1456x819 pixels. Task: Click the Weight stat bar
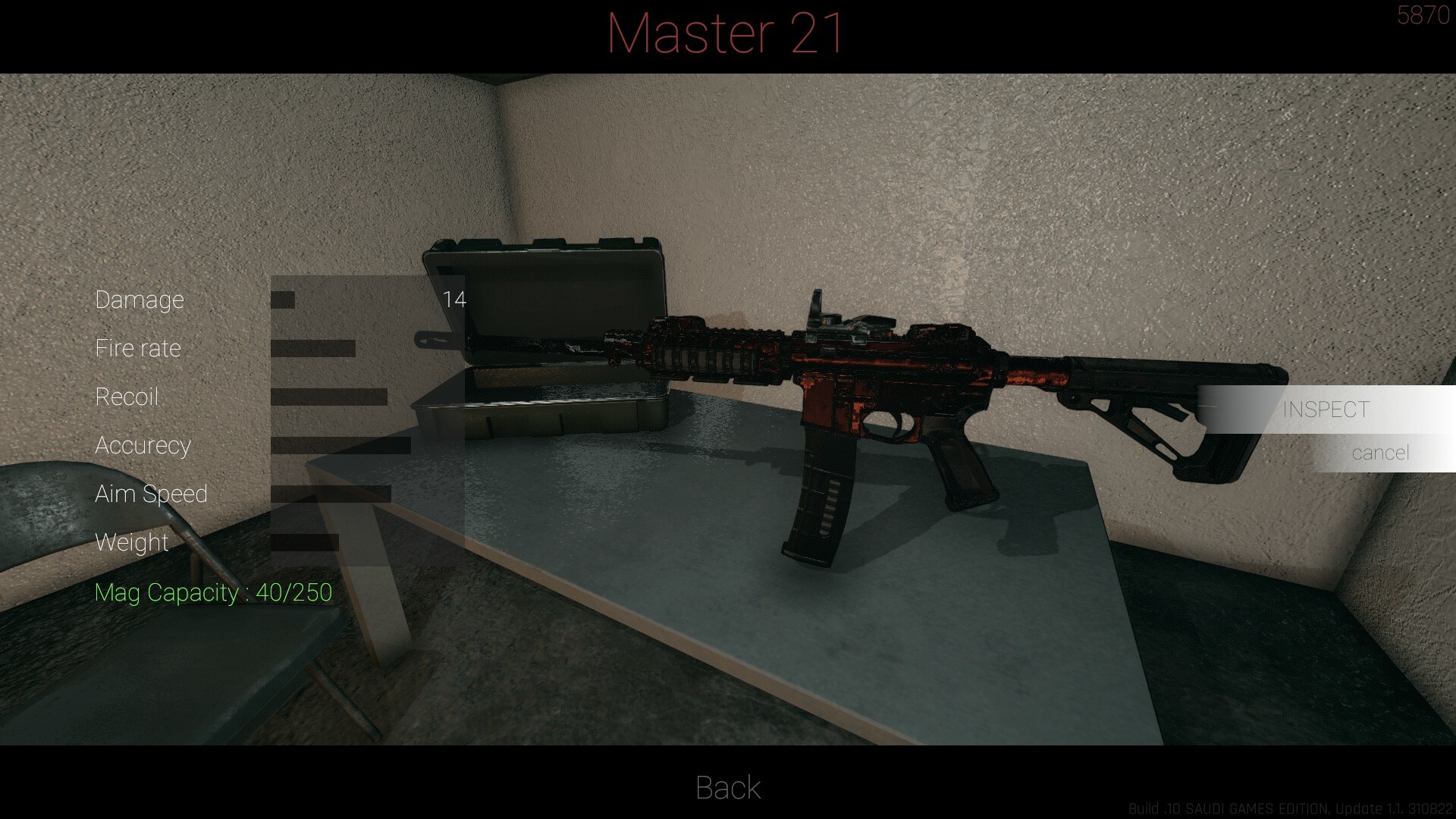pyautogui.click(x=303, y=542)
